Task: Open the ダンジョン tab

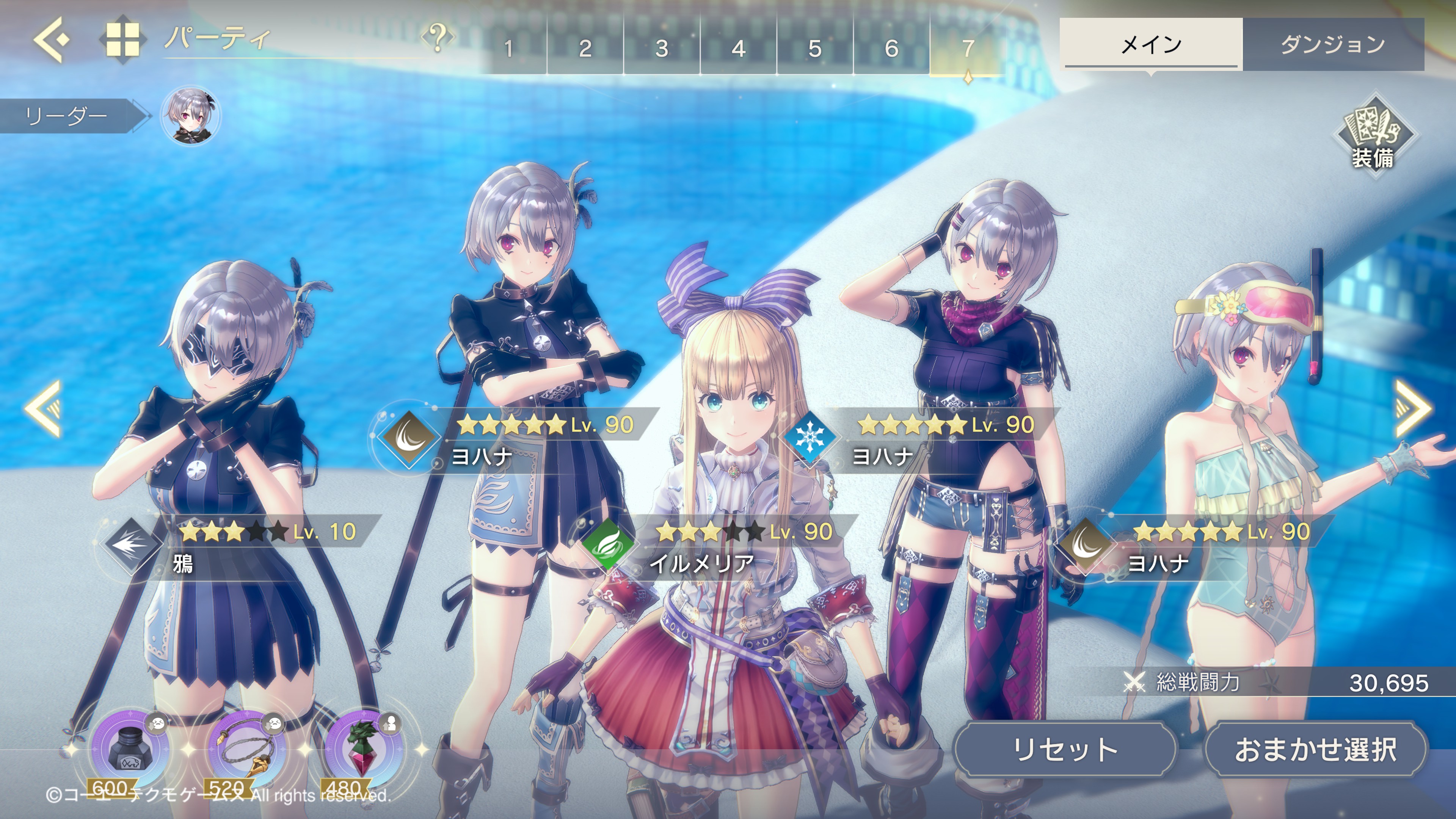Action: (x=1333, y=44)
